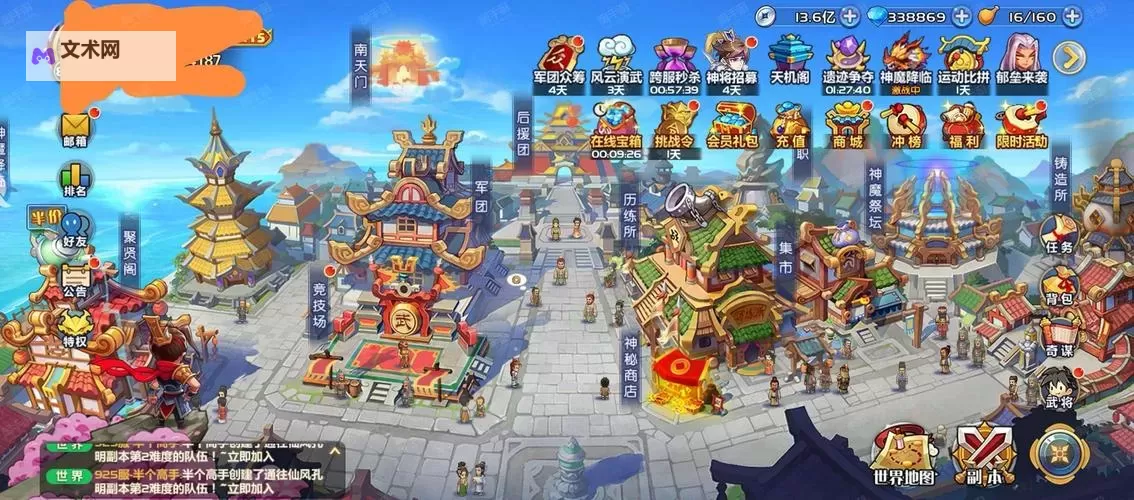Screen dimensions: 1134x500
Task: Open the 天机阁 pavilion icon
Action: (x=789, y=58)
